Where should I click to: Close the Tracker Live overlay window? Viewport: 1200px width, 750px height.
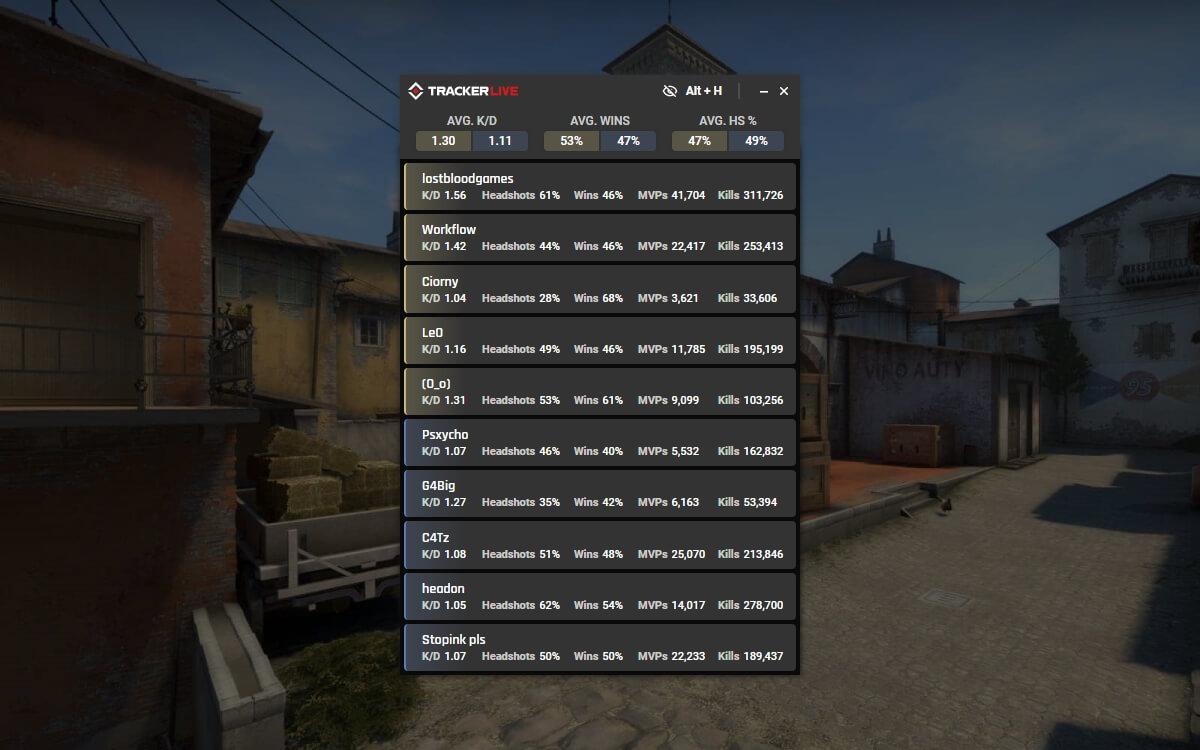point(784,91)
